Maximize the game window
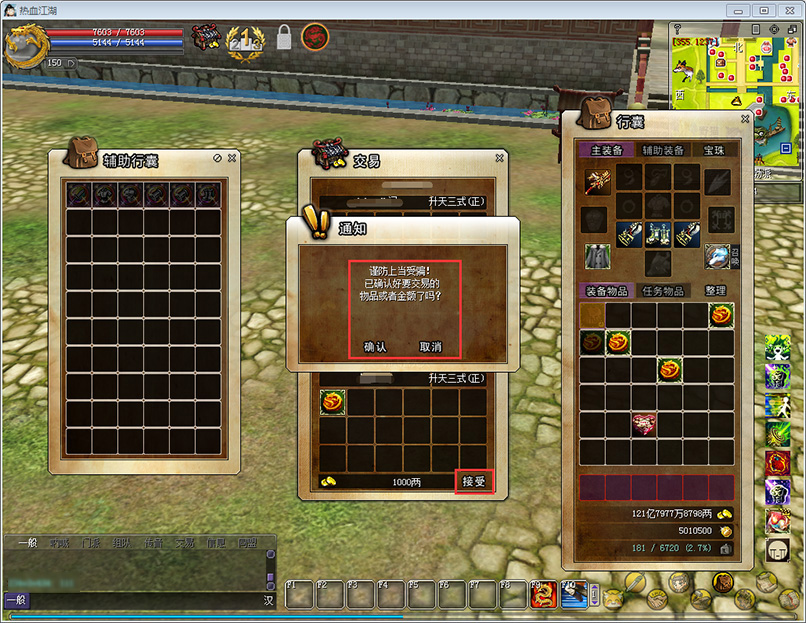806x623 pixels. (x=763, y=10)
